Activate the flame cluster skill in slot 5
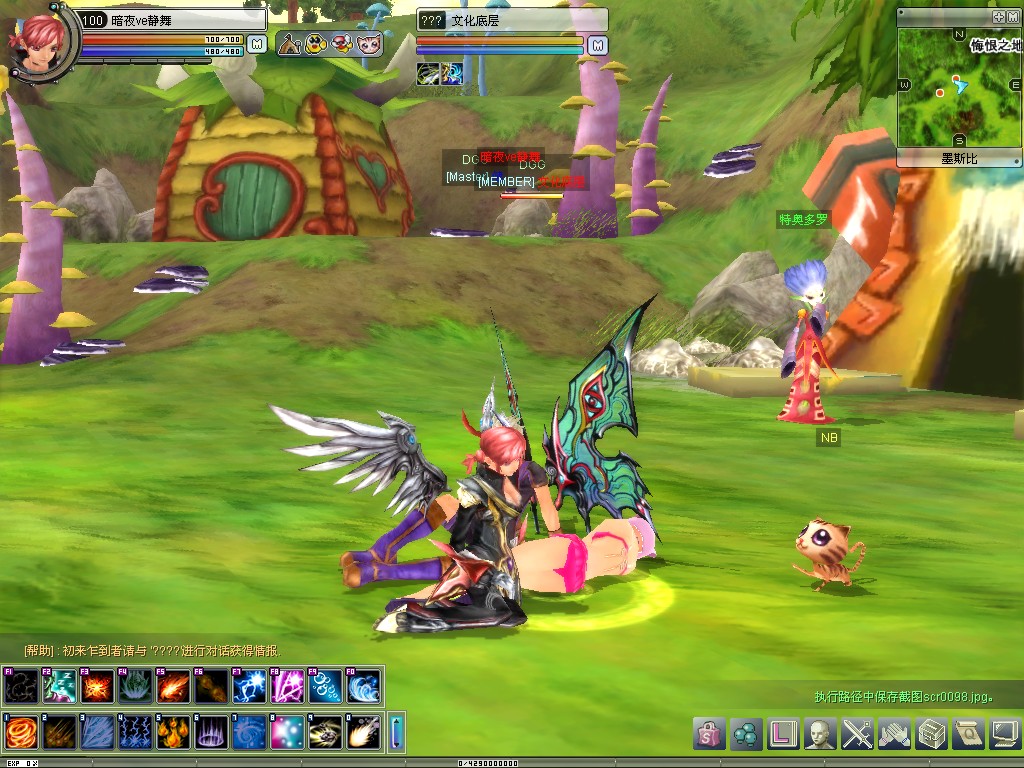 click(x=172, y=732)
